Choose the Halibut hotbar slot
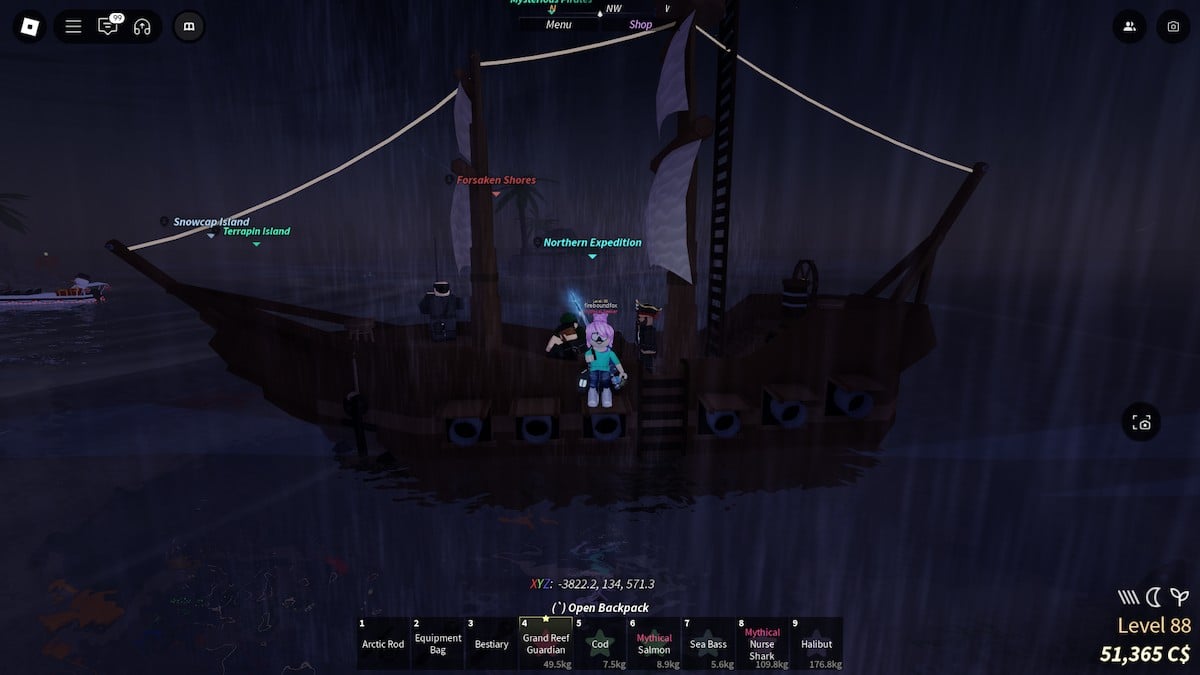Screen dimensions: 1200x675 click(816, 643)
